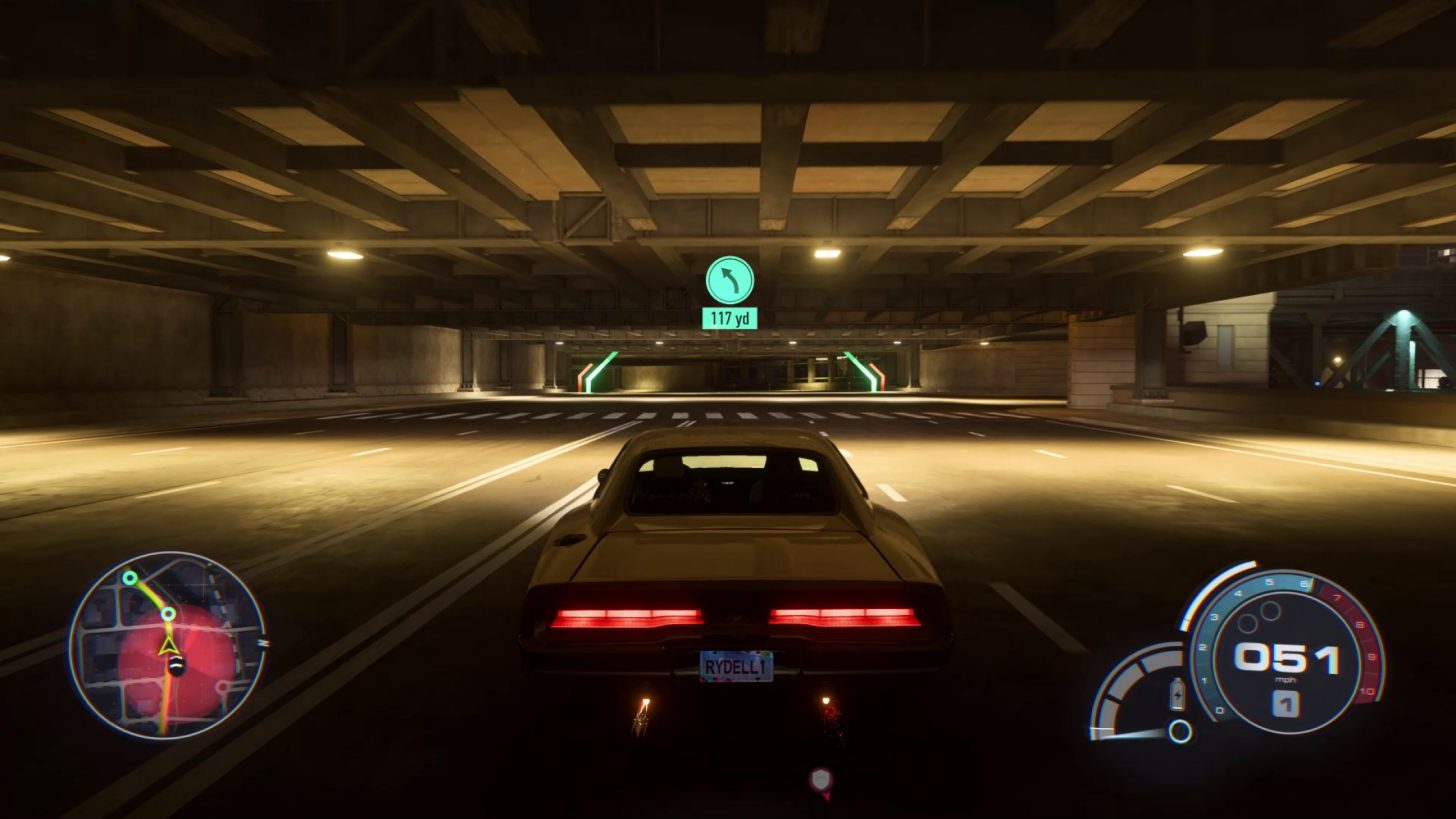Select the green checkpoint dot on the minimap
This screenshot has height=819, width=1456.
pyautogui.click(x=129, y=578)
